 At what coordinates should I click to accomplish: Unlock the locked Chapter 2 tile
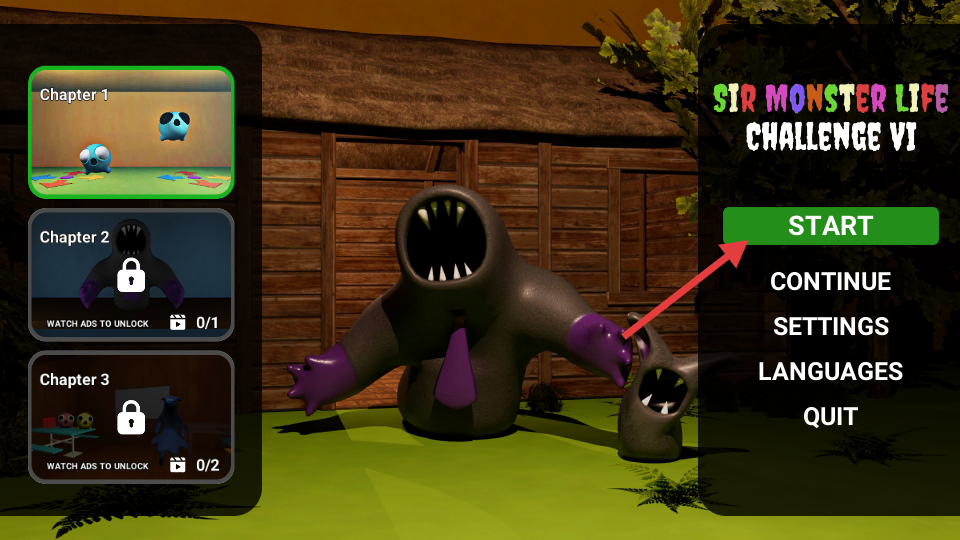coord(131,274)
